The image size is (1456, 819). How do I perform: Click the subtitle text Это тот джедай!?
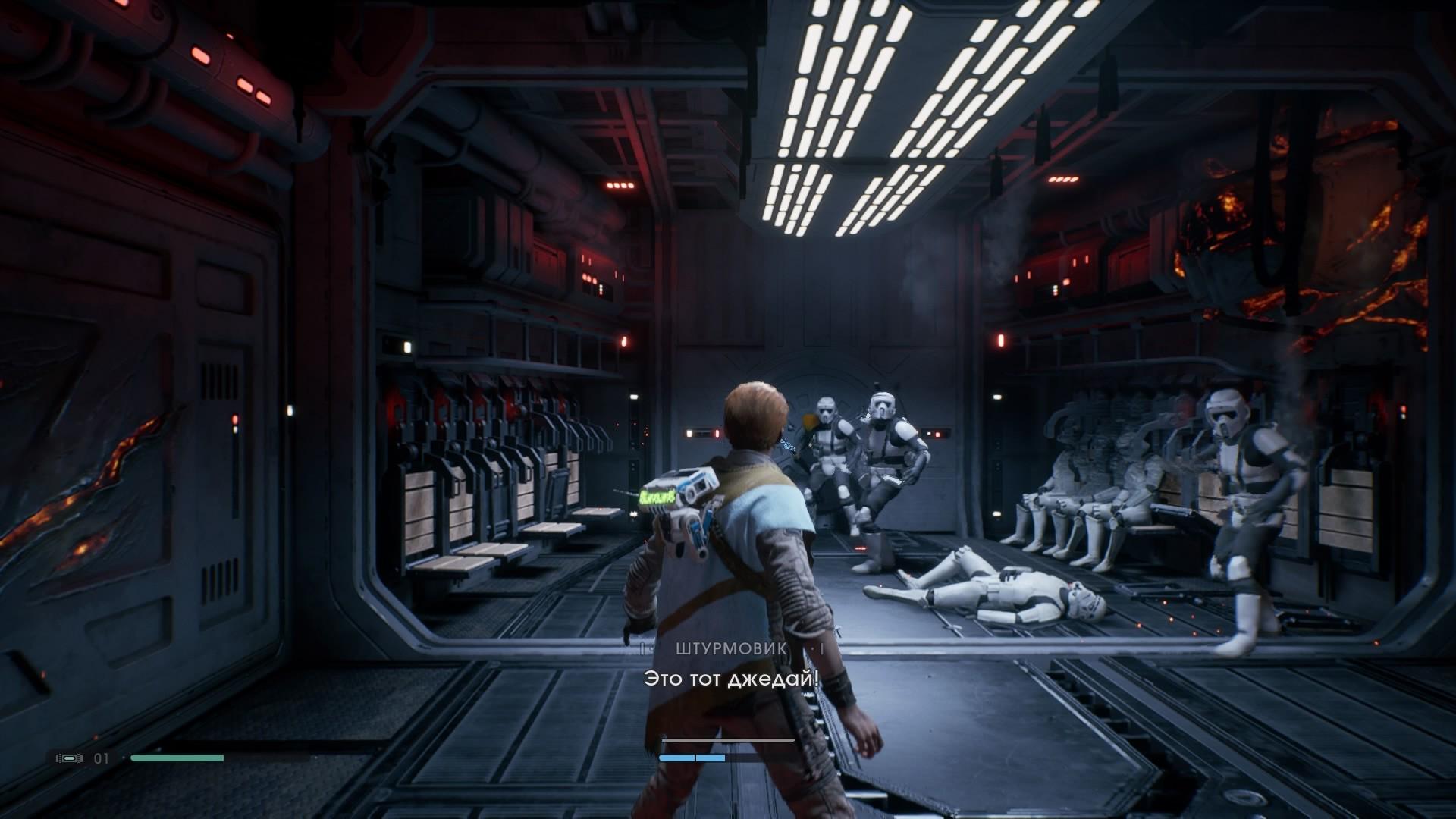click(730, 679)
